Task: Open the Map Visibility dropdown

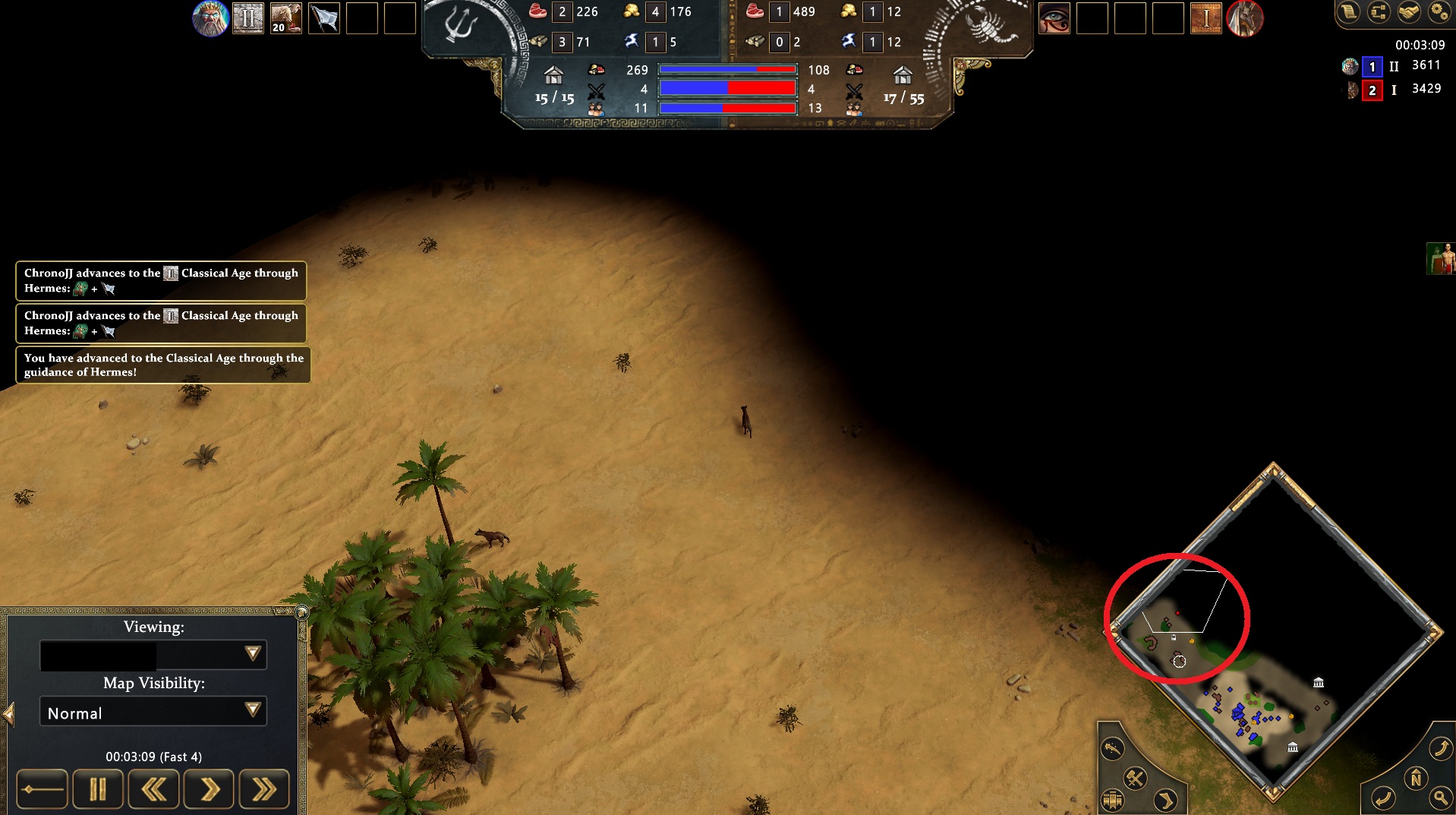Action: pyautogui.click(x=153, y=712)
